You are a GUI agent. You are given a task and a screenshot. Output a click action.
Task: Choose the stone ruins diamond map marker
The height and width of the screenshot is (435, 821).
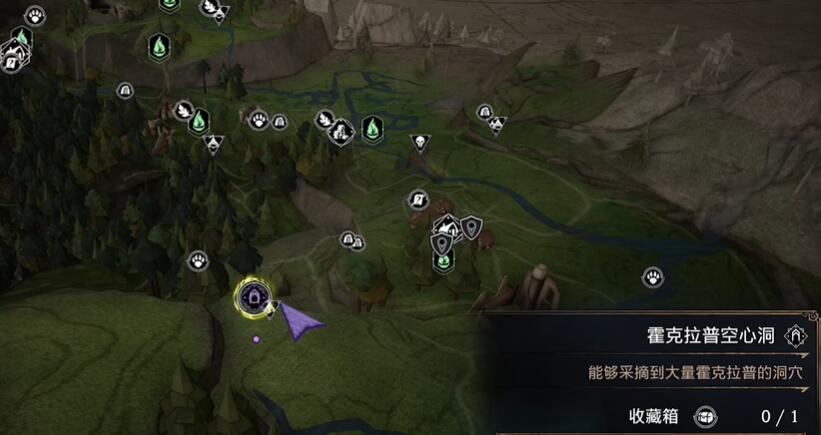(342, 130)
